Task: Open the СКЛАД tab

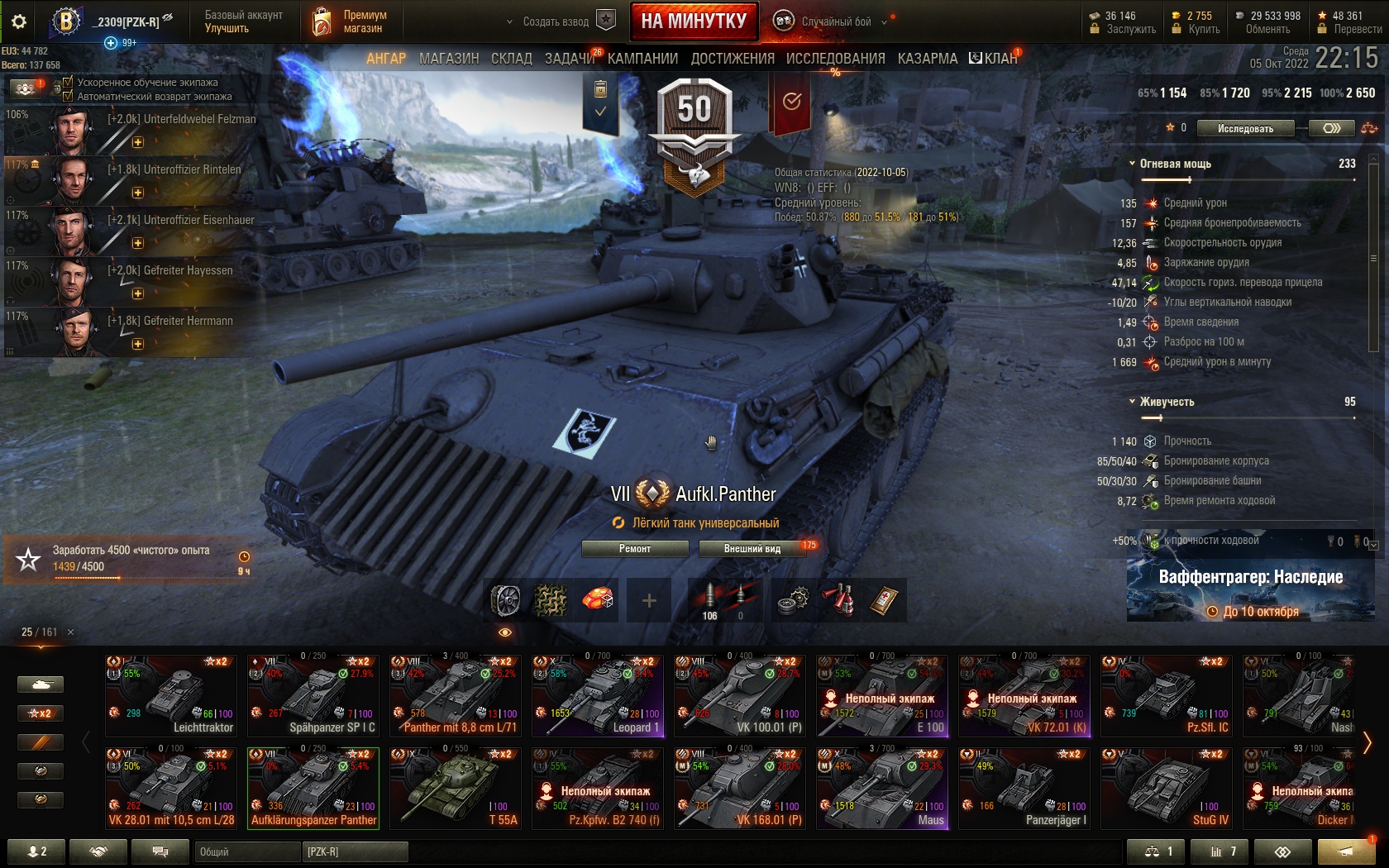Action: coord(512,59)
